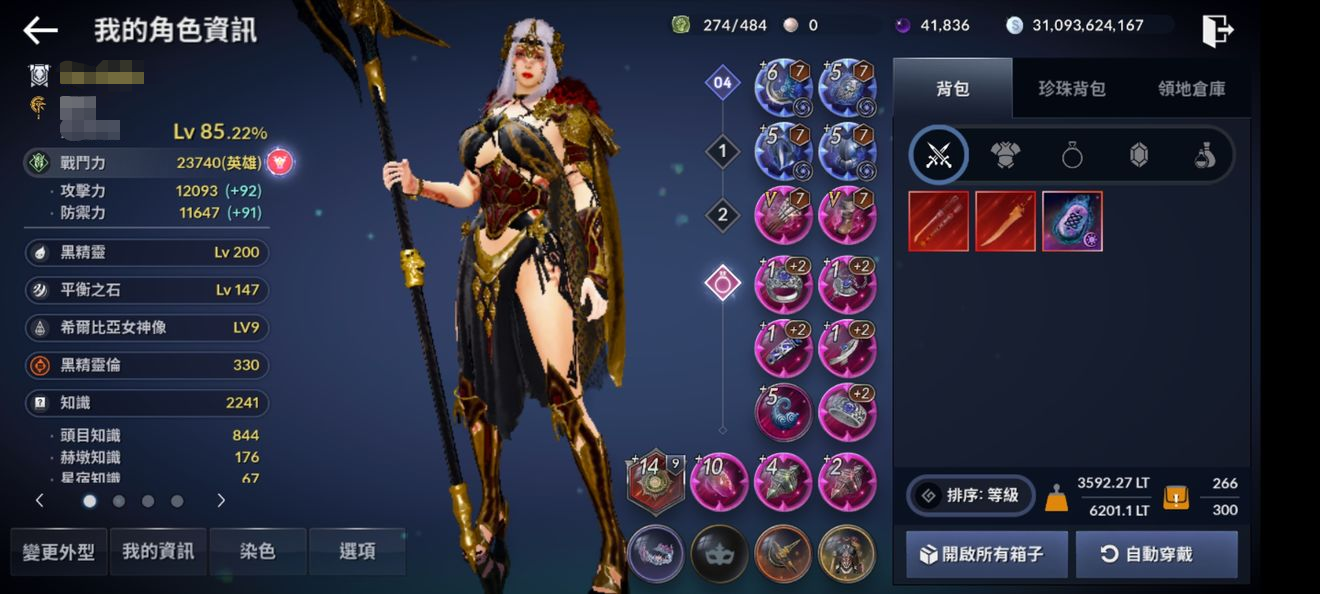The height and width of the screenshot is (594, 1320).
Task: Switch to the 背包 inventory tab
Action: pyautogui.click(x=952, y=89)
